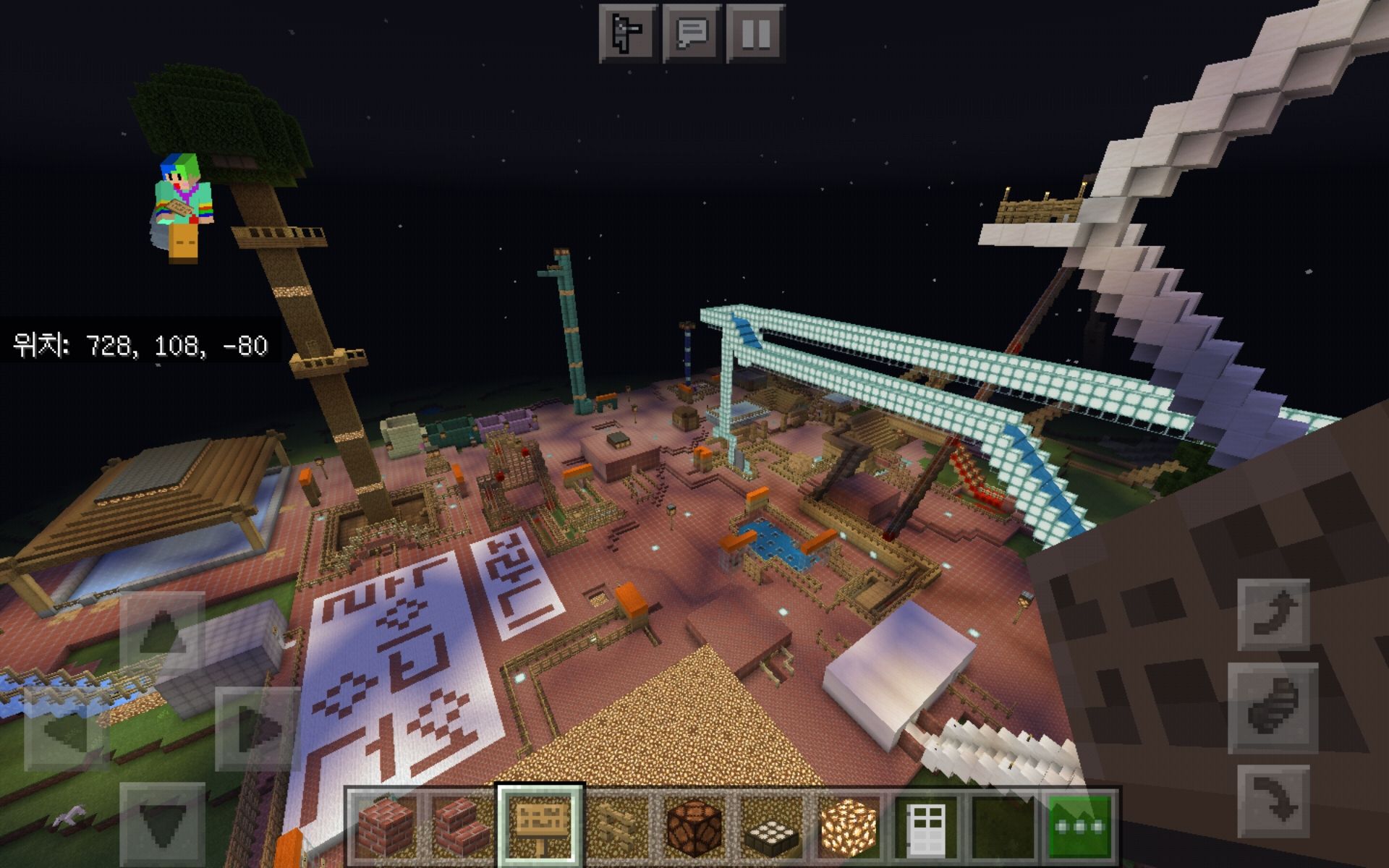Image resolution: width=1389 pixels, height=868 pixels.
Task: Tap the move backward arrow on the D-pad
Action: 162,823
